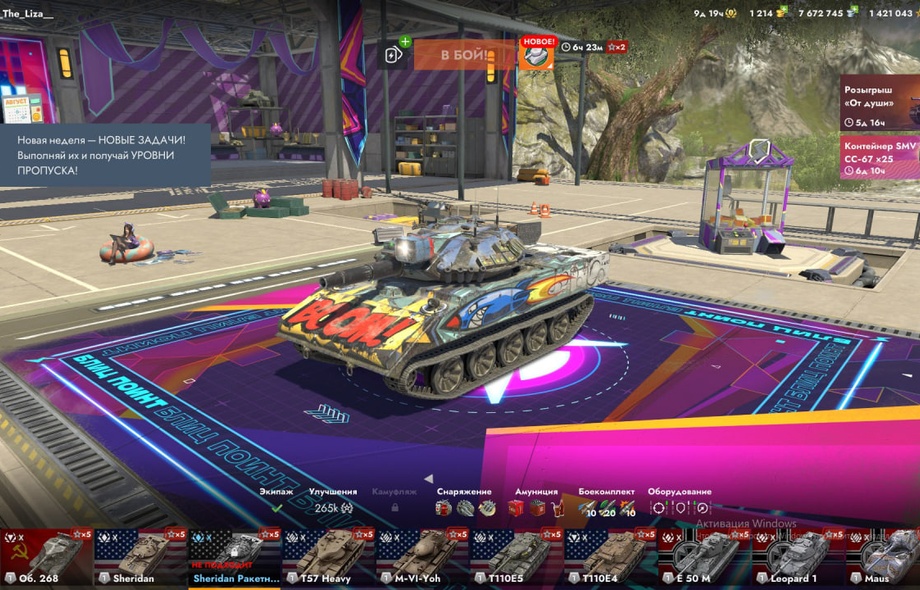The image size is (920, 590).
Task: Select the Об. 268 tank in the carousel
Action: point(46,557)
